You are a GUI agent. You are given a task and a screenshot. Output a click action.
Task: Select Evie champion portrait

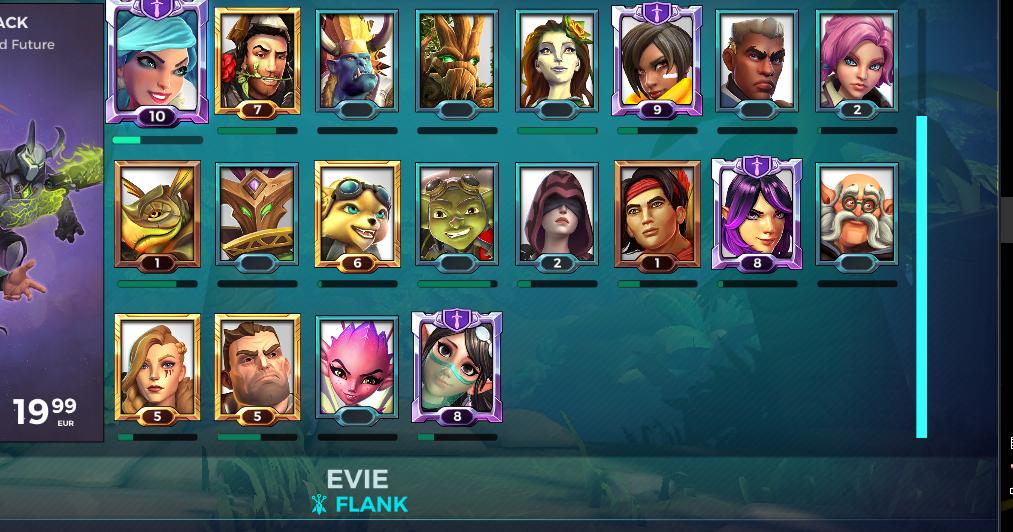coord(157,58)
